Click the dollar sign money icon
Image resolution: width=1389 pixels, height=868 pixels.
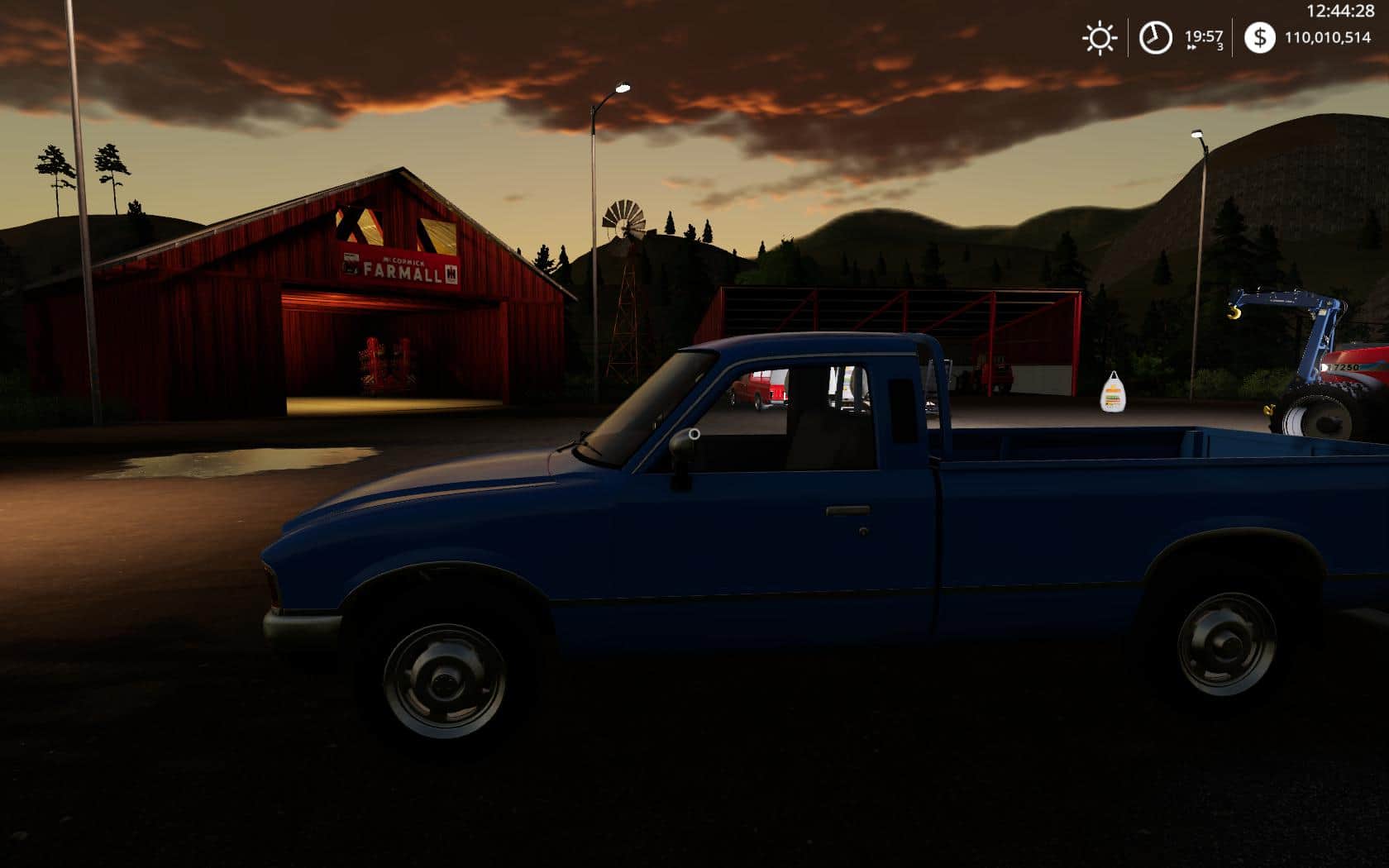(x=1259, y=38)
